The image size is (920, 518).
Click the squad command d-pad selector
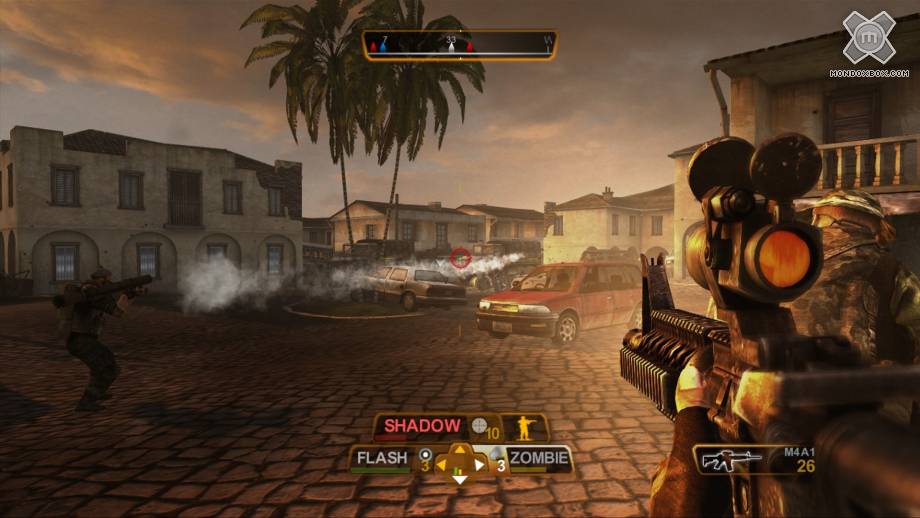pyautogui.click(x=460, y=463)
